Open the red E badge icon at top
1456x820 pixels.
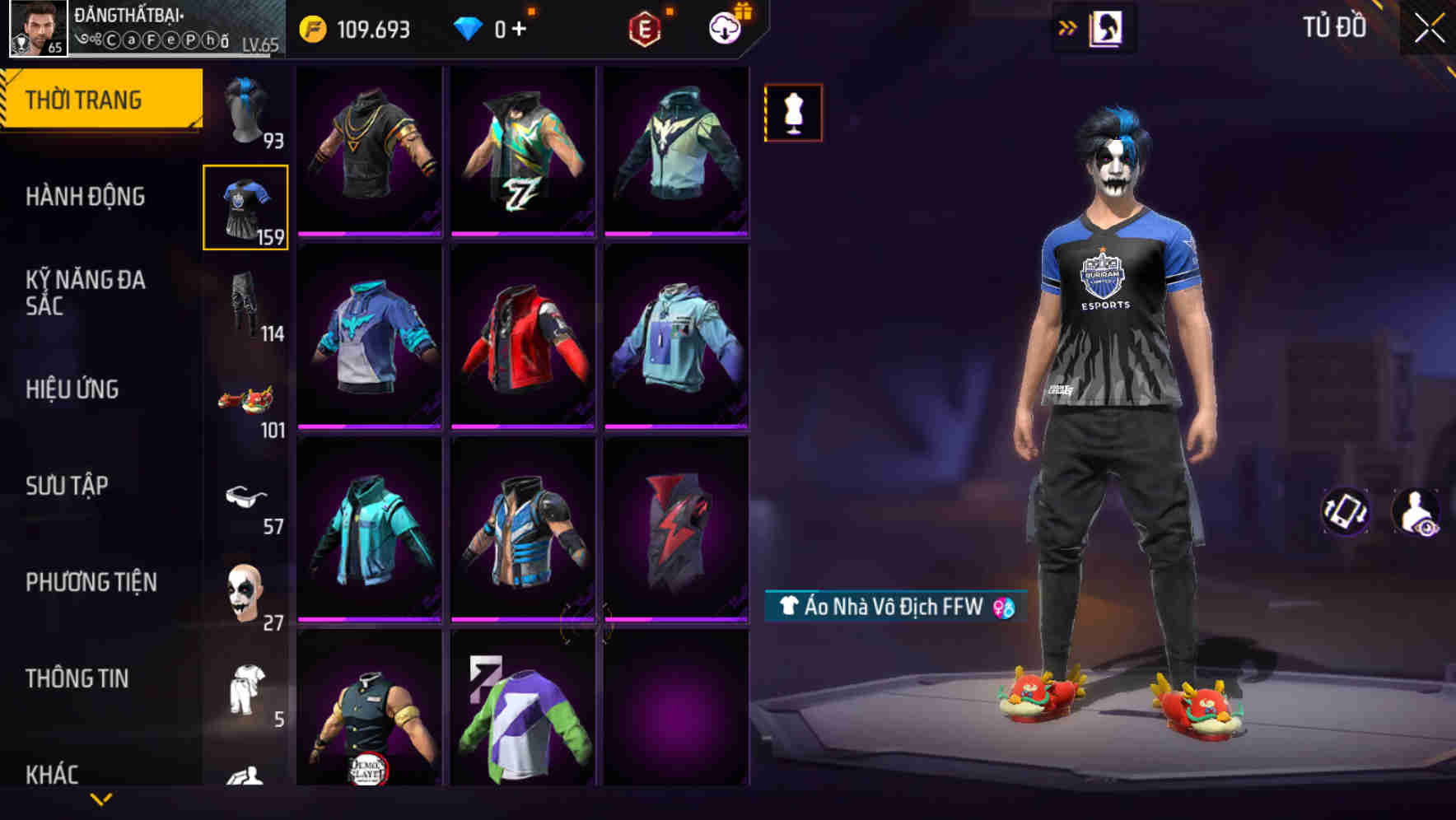tap(647, 26)
